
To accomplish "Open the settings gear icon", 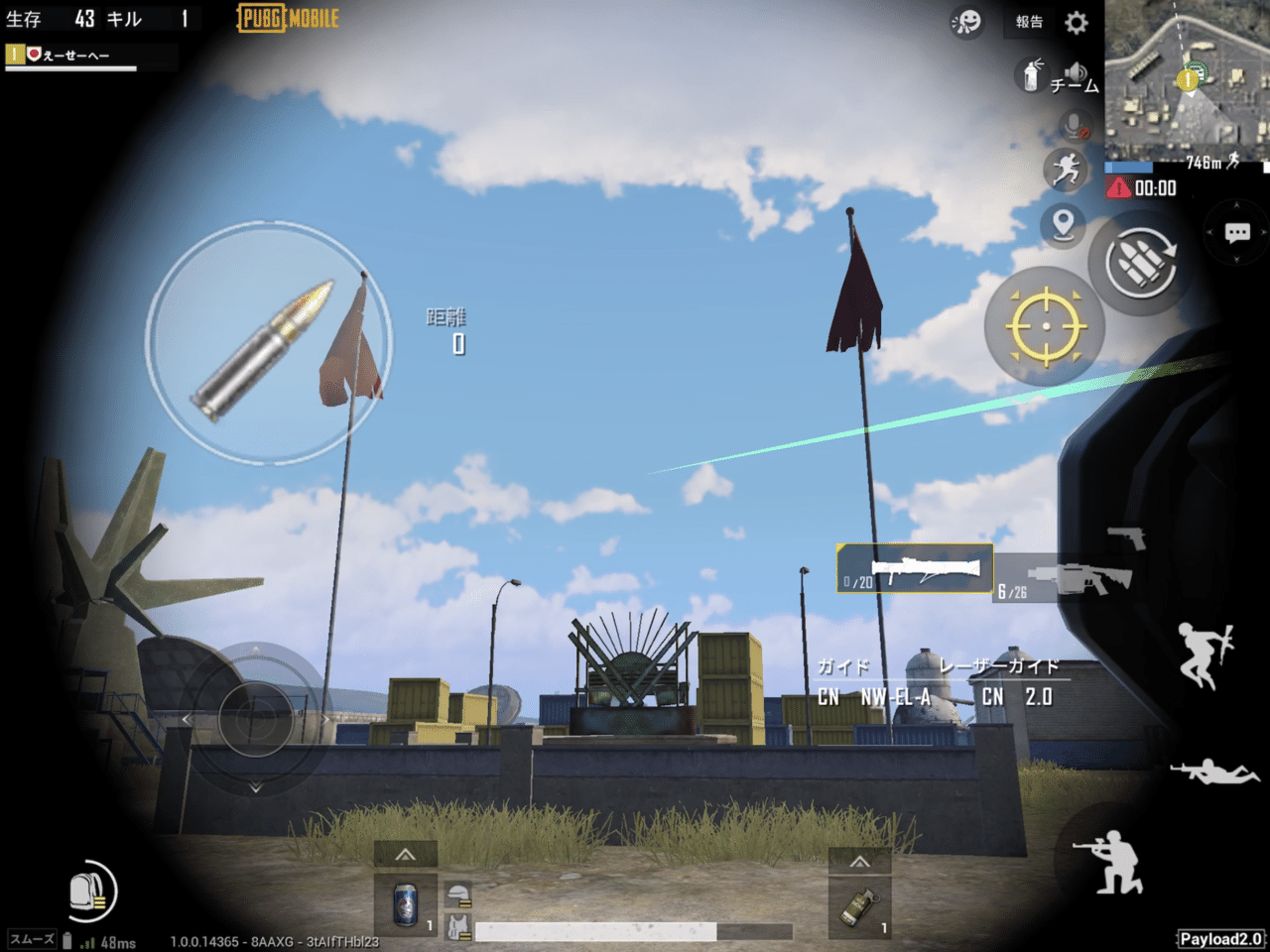I will (1078, 24).
